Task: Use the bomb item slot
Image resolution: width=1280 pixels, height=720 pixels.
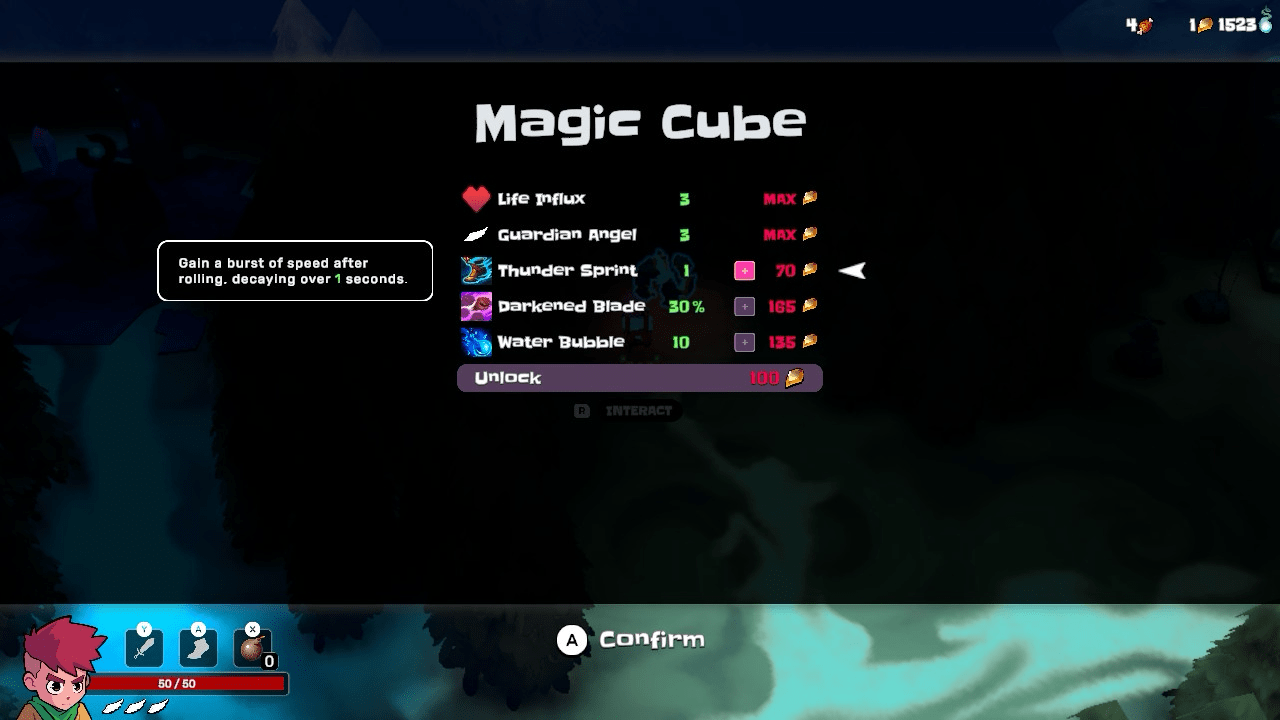Action: click(252, 647)
